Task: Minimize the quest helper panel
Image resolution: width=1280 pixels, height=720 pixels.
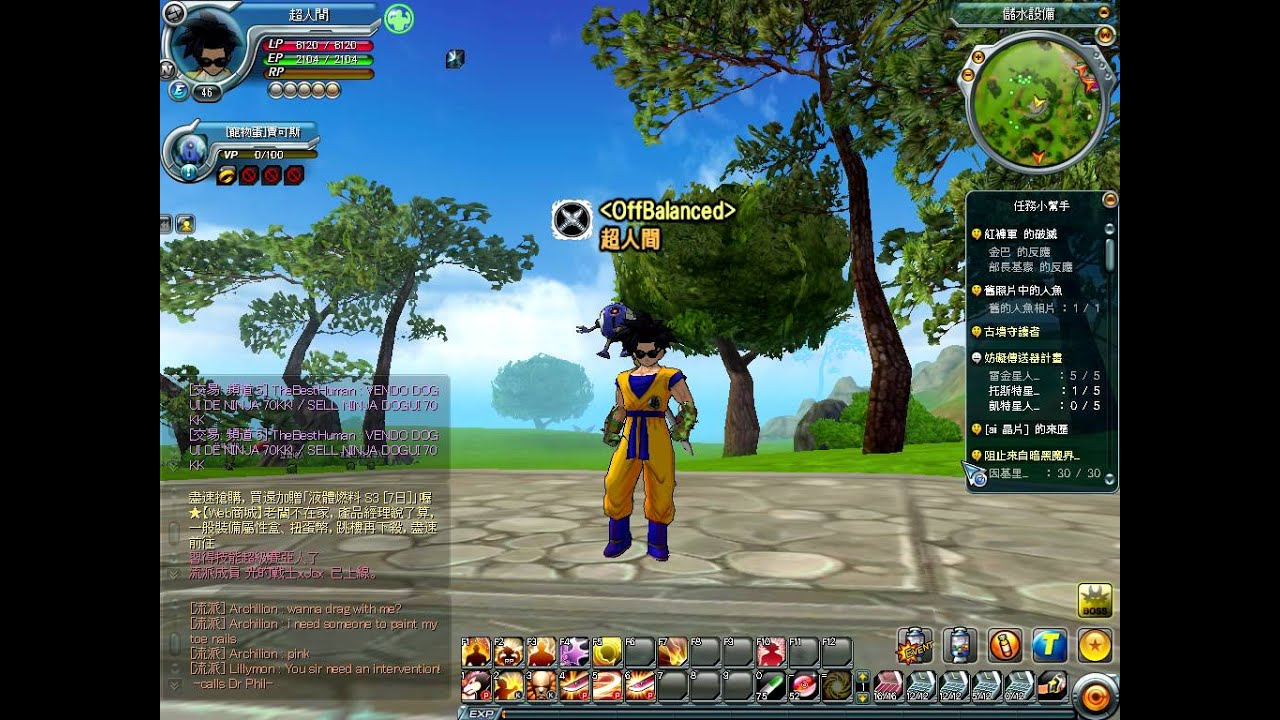Action: click(x=1109, y=201)
